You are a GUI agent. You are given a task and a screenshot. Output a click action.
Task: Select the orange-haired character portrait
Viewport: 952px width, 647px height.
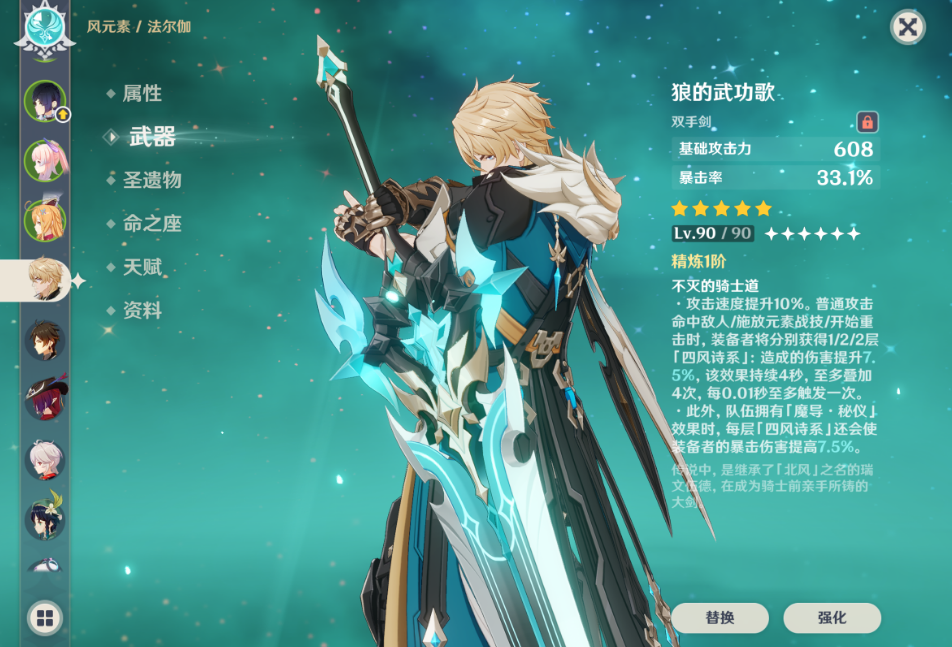coord(45,220)
